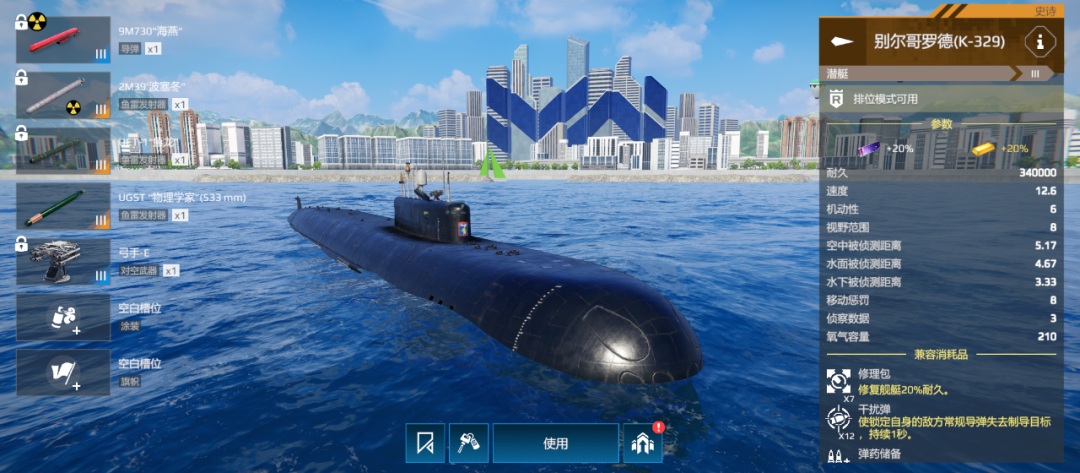1080x473 pixels.
Task: Click the 使用 button
Action: [555, 443]
